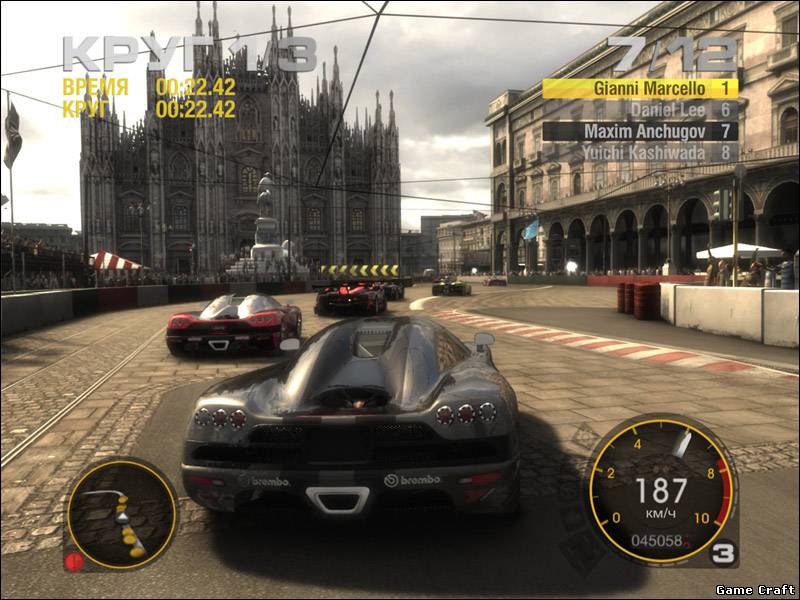Click the circular track minimap
800x600 pixels.
121,514
